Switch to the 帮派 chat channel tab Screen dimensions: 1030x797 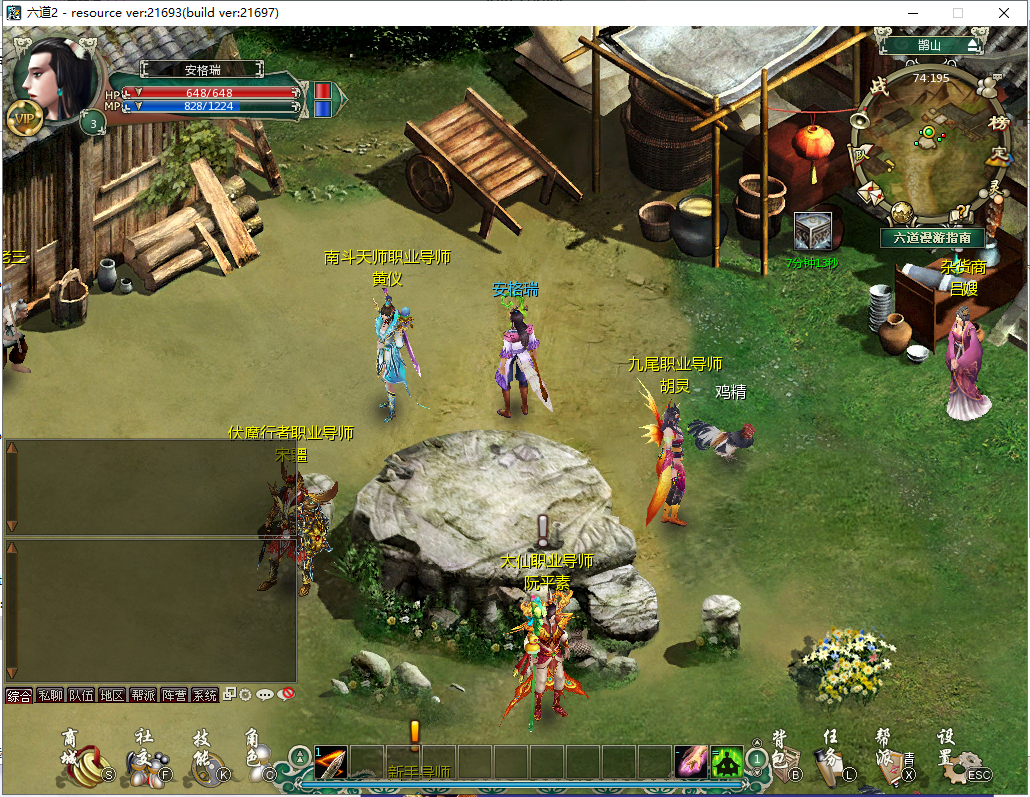tap(143, 695)
